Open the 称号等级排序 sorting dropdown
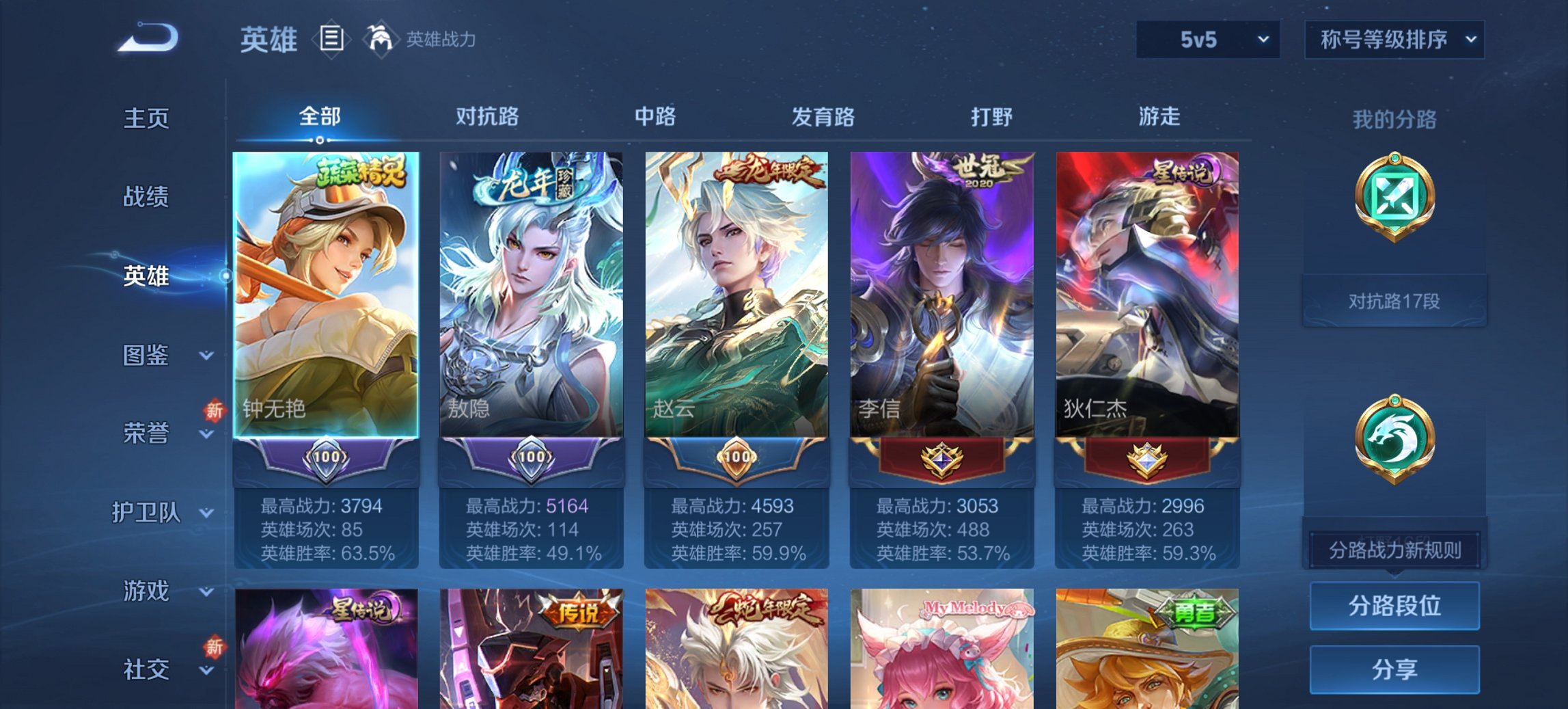Screen dimensions: 1568x709 coord(1394,40)
